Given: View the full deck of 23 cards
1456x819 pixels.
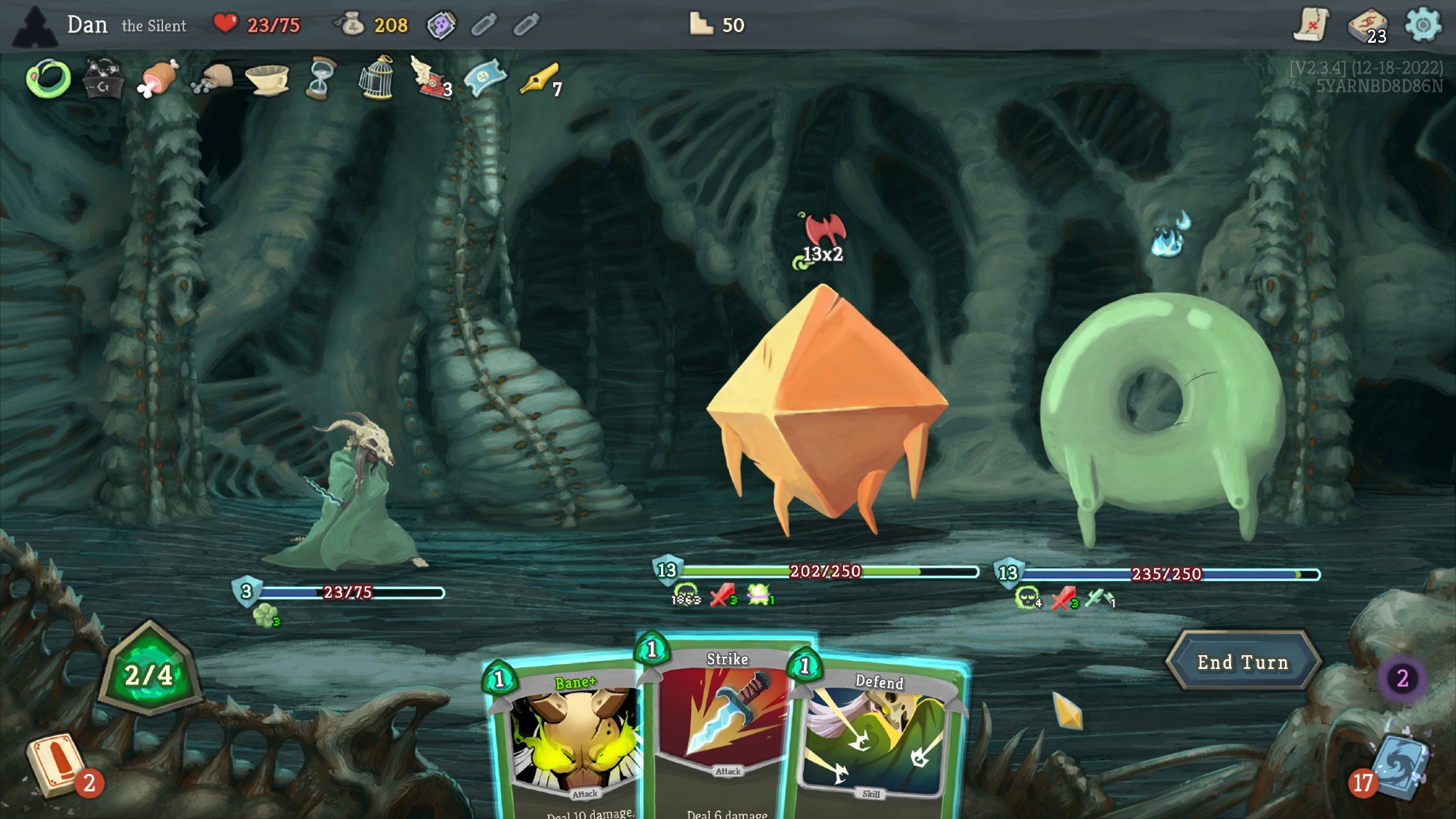Looking at the screenshot, I should tap(1367, 25).
